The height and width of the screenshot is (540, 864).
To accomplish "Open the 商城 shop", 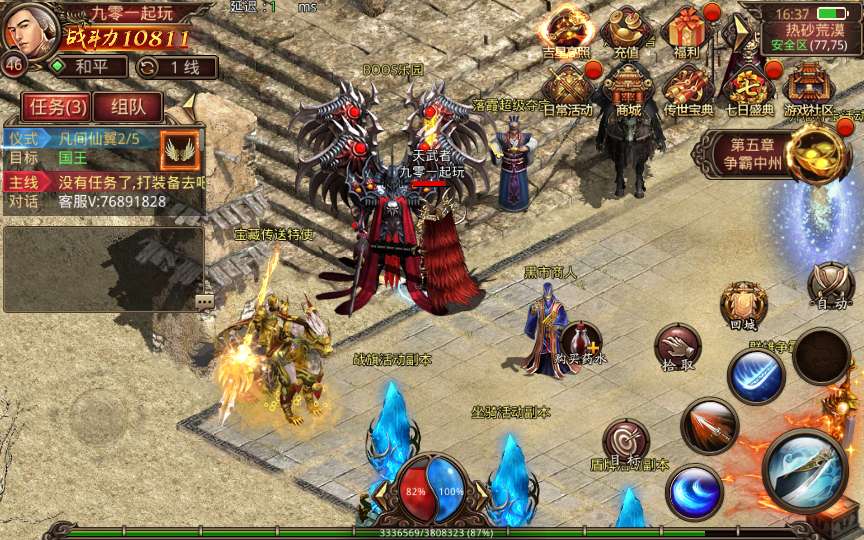I will coord(628,88).
